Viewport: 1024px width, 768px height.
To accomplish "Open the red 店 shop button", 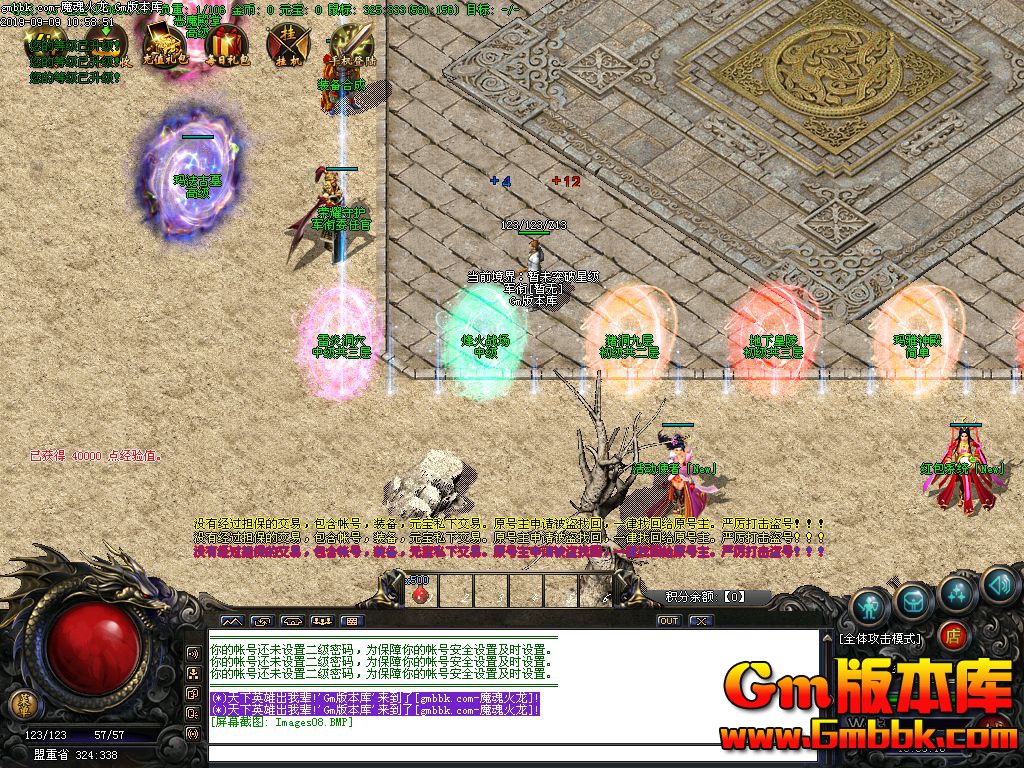I will click(x=953, y=636).
